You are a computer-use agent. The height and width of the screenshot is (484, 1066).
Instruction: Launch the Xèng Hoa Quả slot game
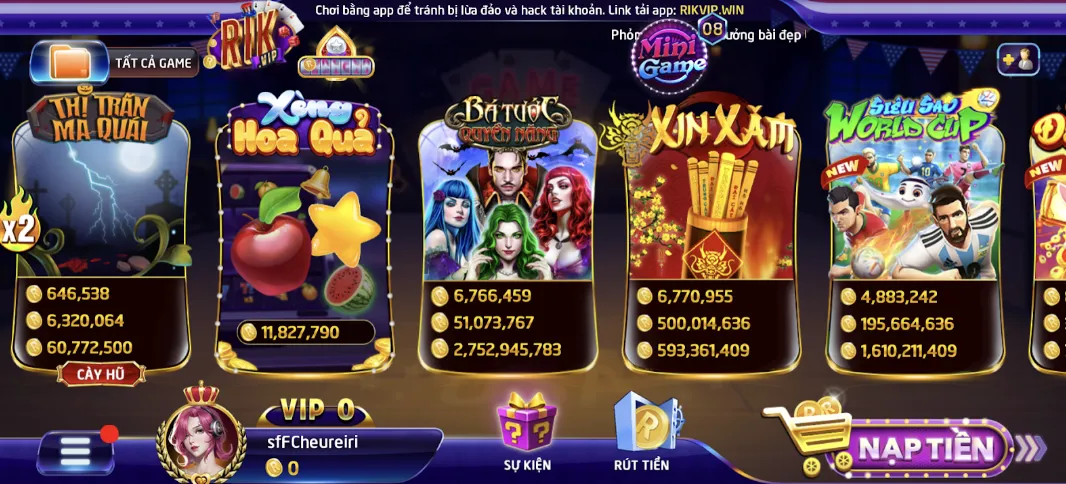304,220
